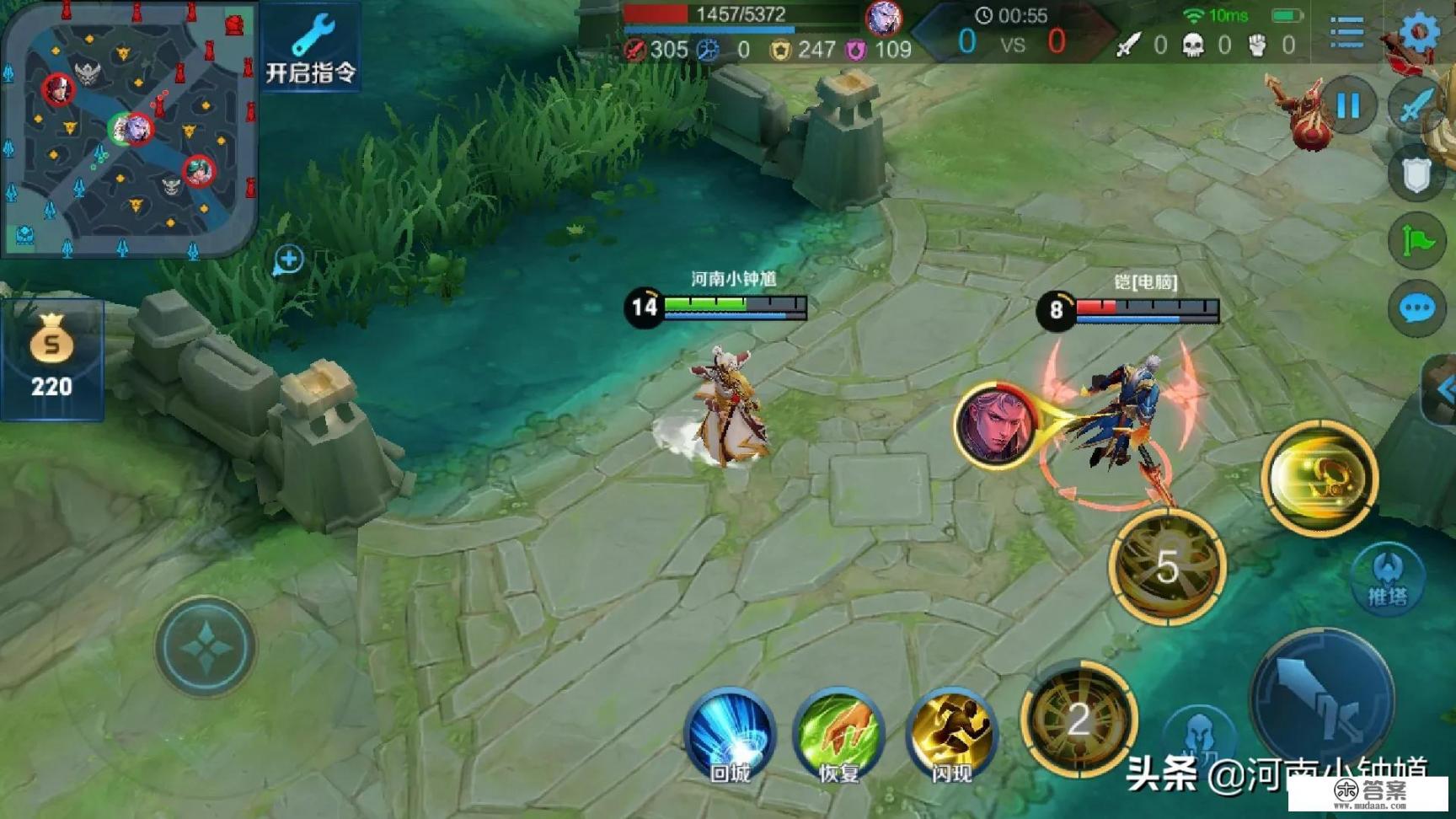This screenshot has height=819, width=1456.
Task: Tap the virtual movement joystick
Action: click(x=205, y=646)
